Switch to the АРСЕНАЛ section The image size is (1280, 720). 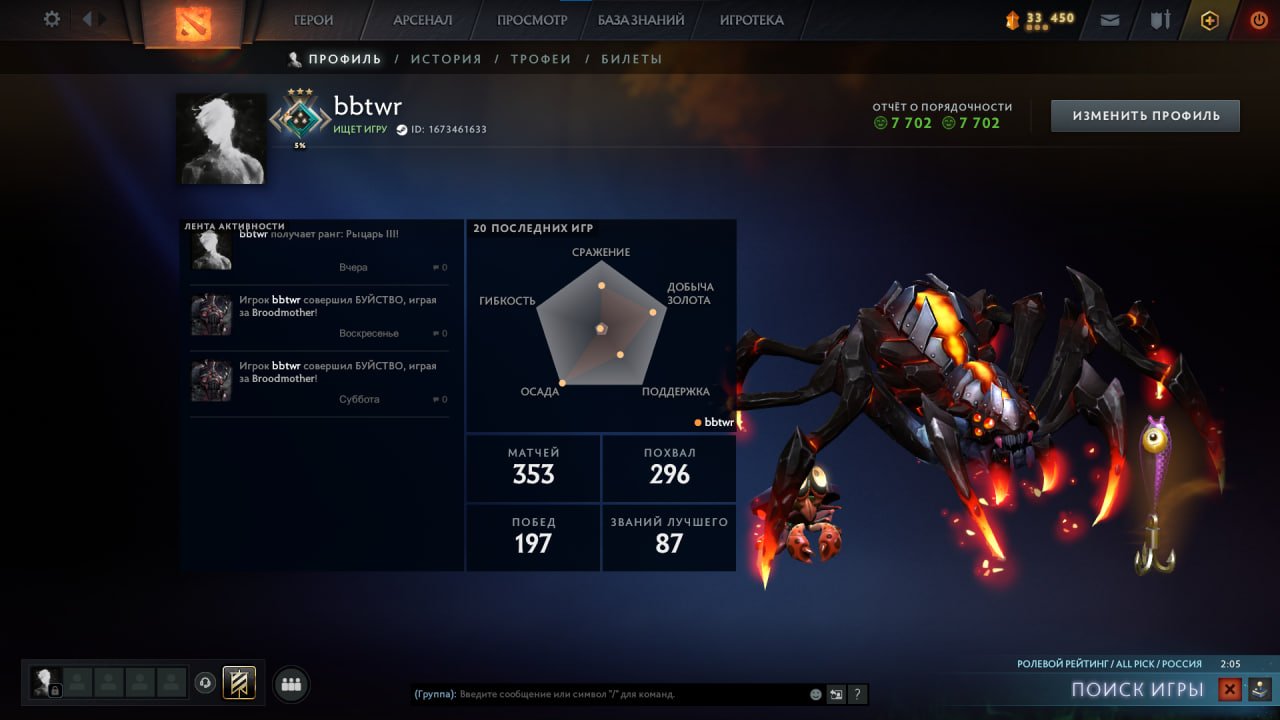(422, 20)
